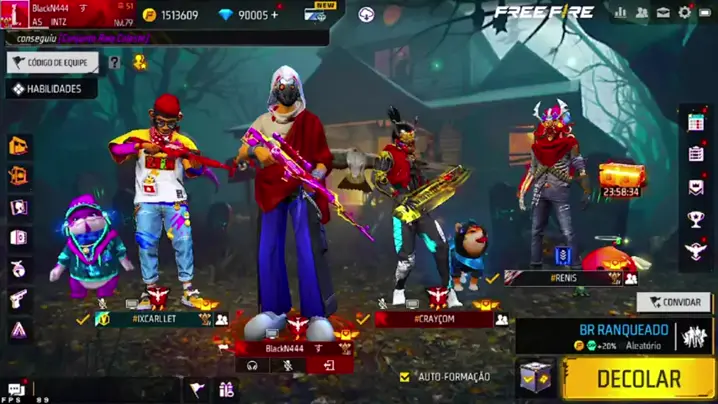Open the timed orange loot crate
The image size is (718, 404).
621,177
